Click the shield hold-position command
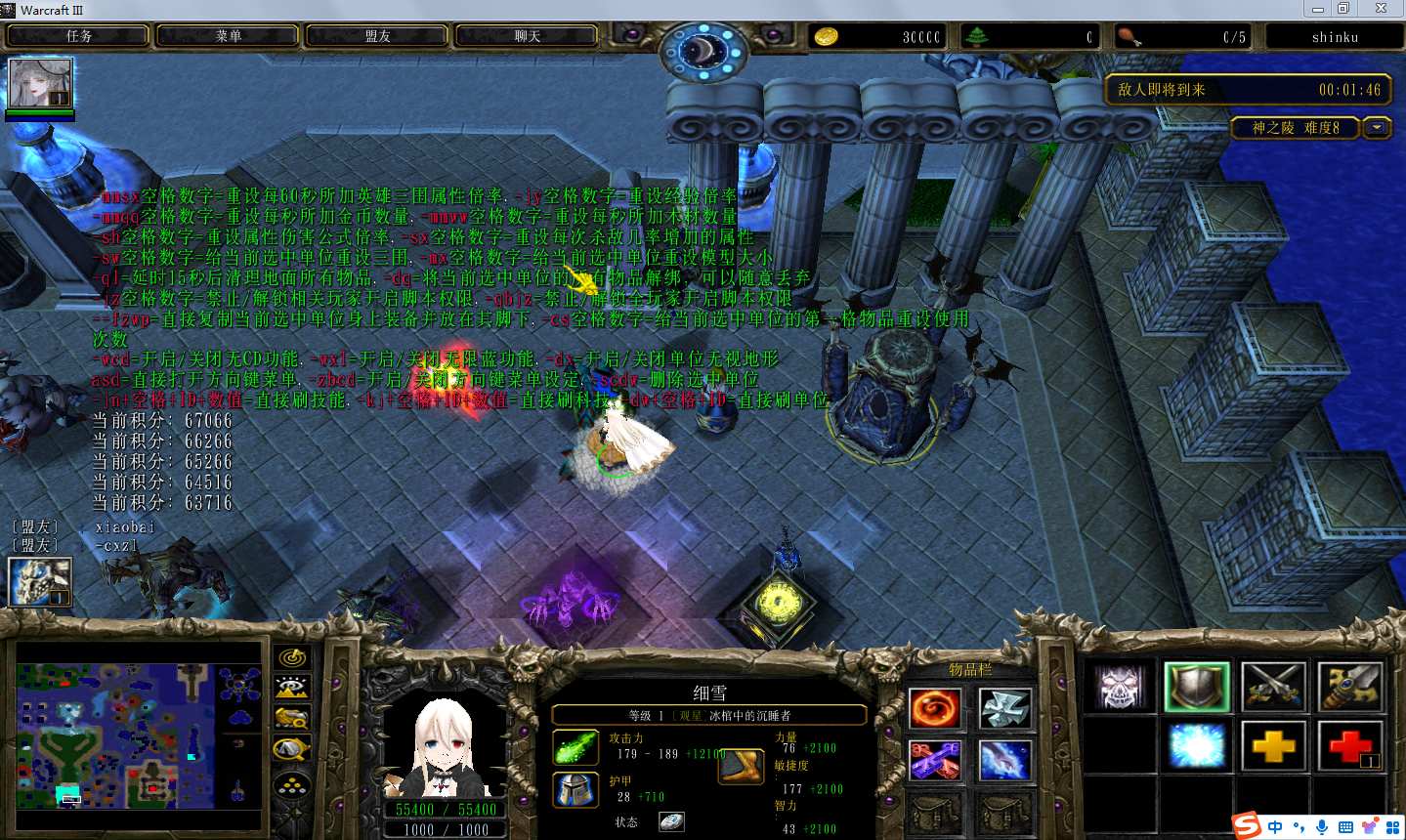This screenshot has width=1406, height=840. click(1197, 687)
